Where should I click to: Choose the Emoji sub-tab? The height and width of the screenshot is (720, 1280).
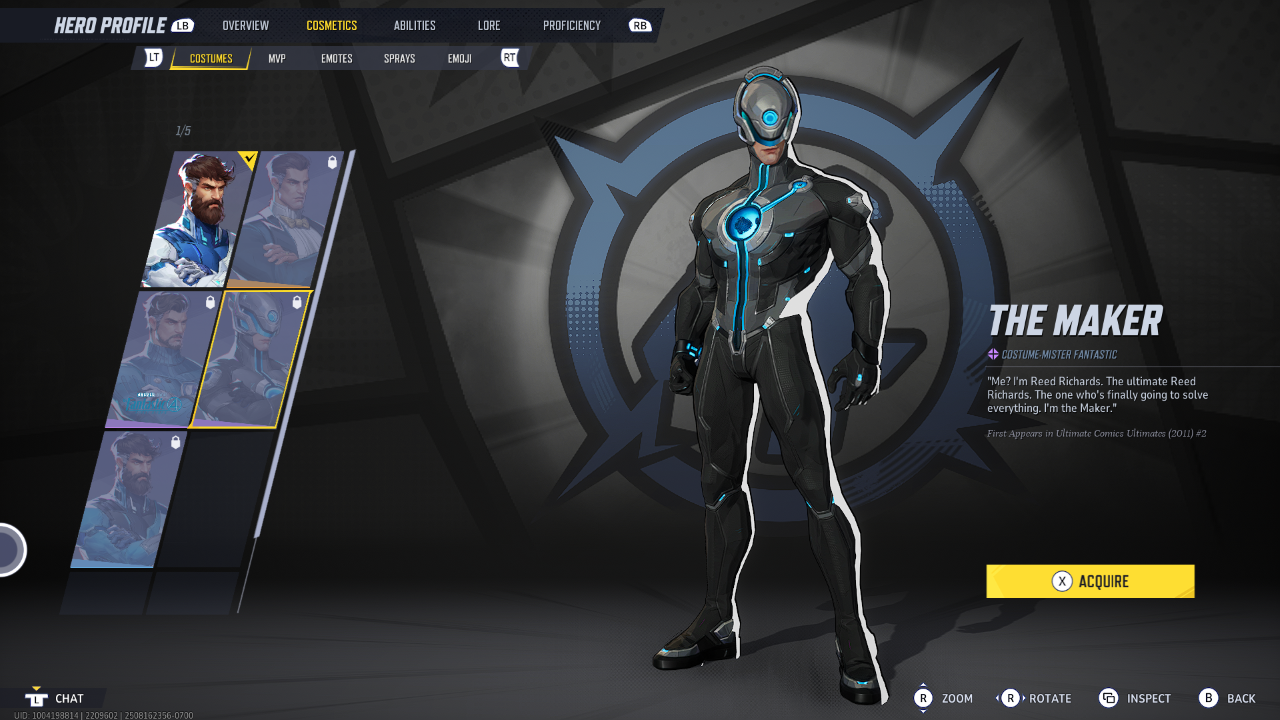460,59
